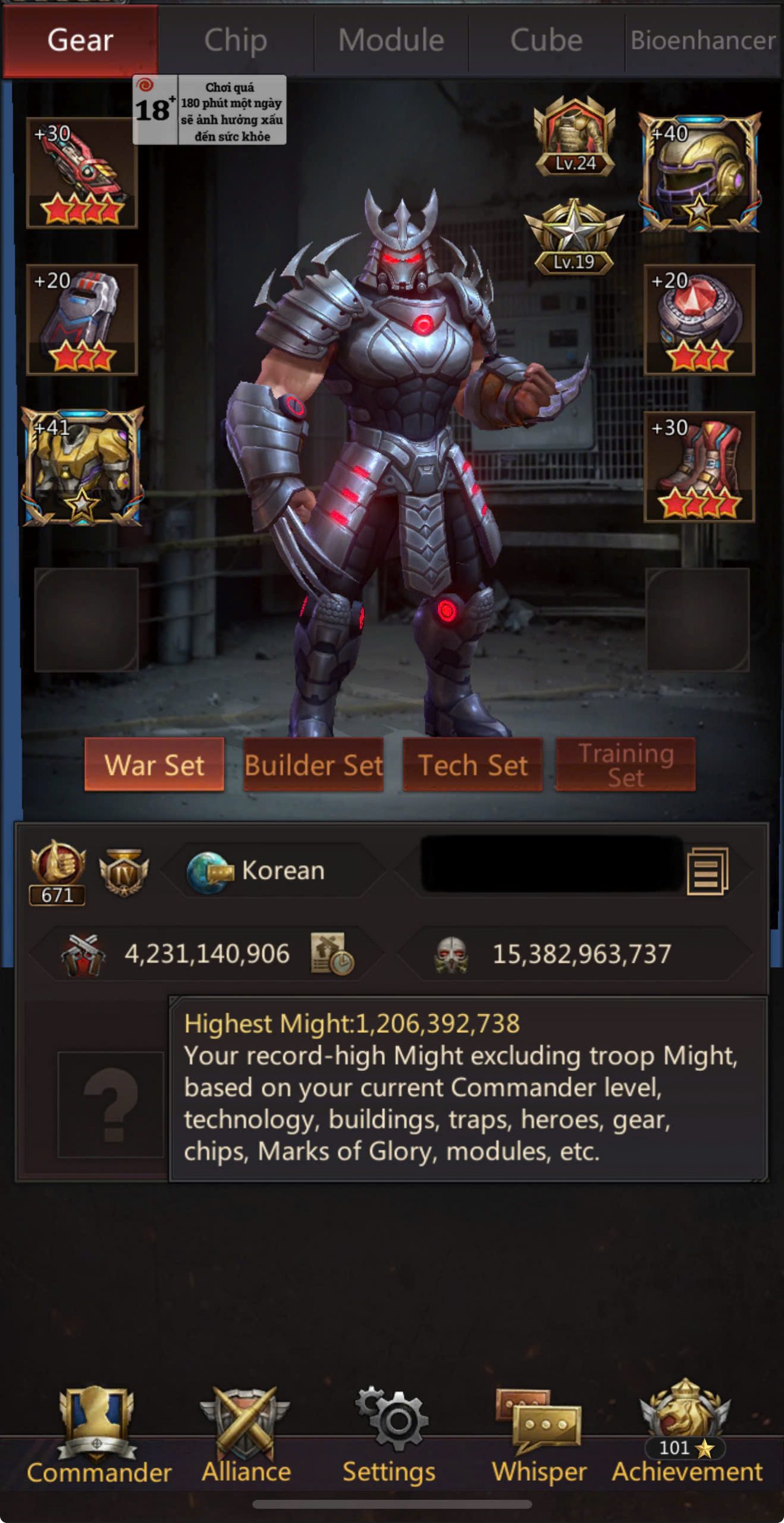Open the Whisper chat
The image size is (784, 1523).
[x=539, y=1434]
